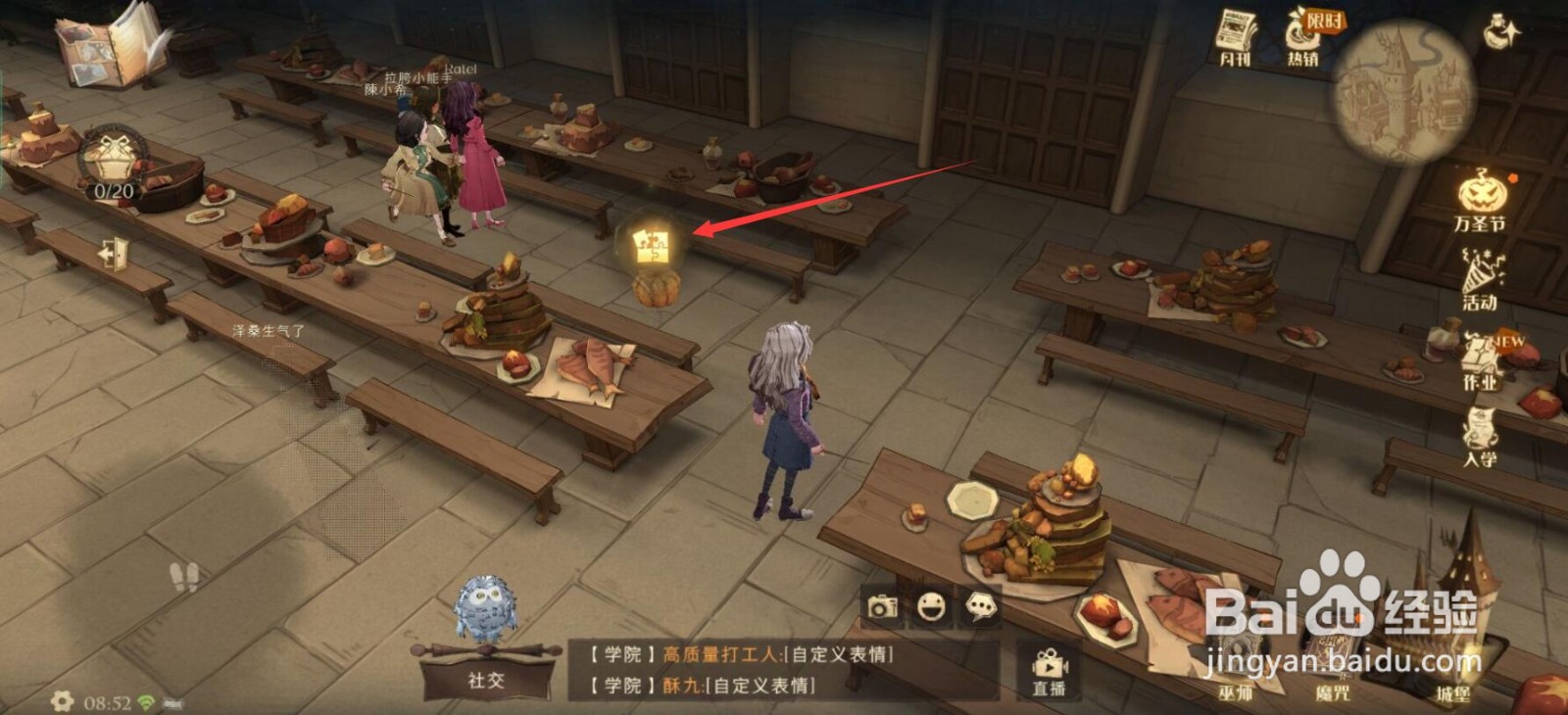
Task: Open the 热销 limited-time shop icon
Action: tap(1303, 34)
